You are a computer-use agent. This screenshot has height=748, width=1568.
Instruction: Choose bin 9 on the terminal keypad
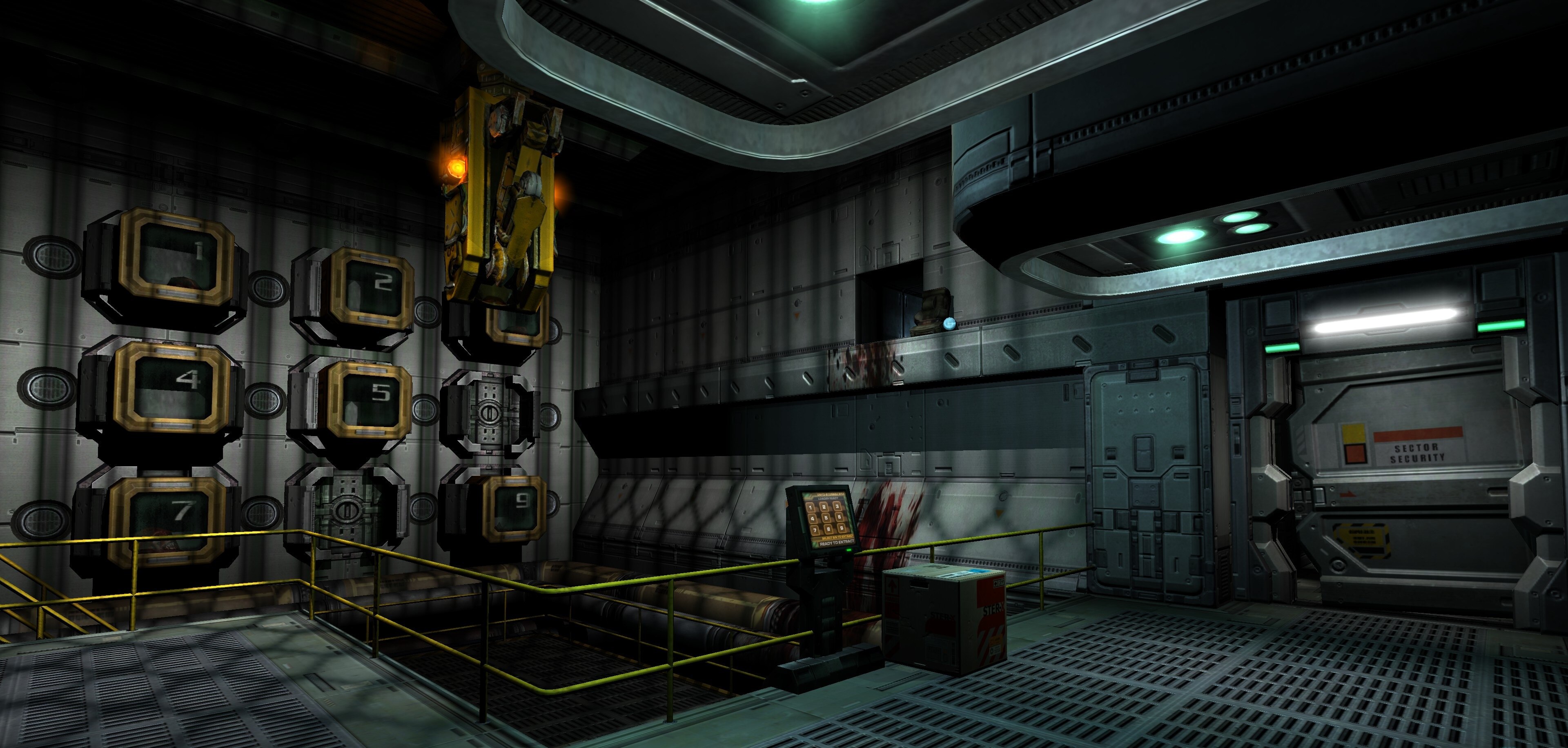tap(842, 528)
